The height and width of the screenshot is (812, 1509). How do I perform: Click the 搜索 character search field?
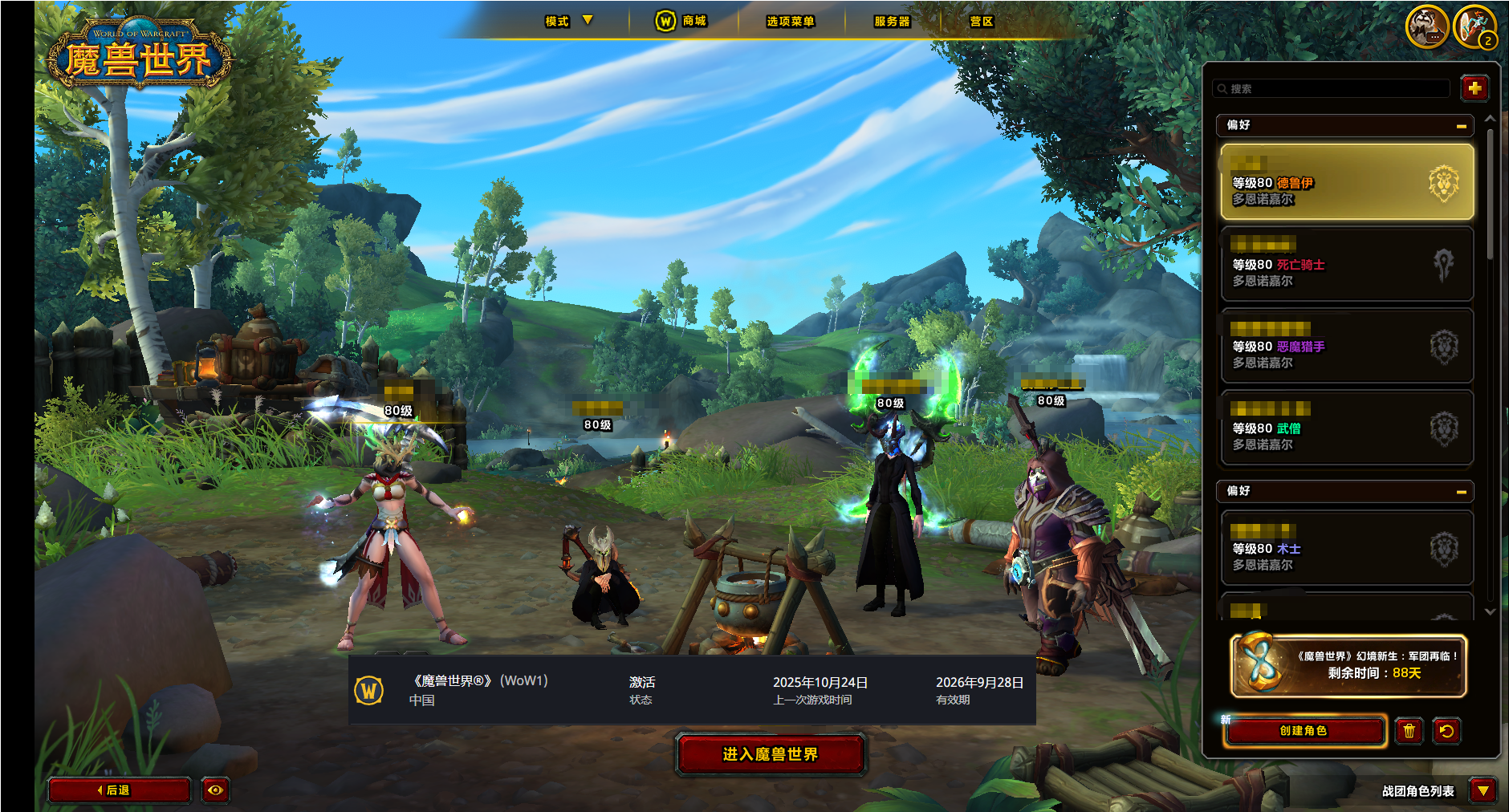[1332, 88]
